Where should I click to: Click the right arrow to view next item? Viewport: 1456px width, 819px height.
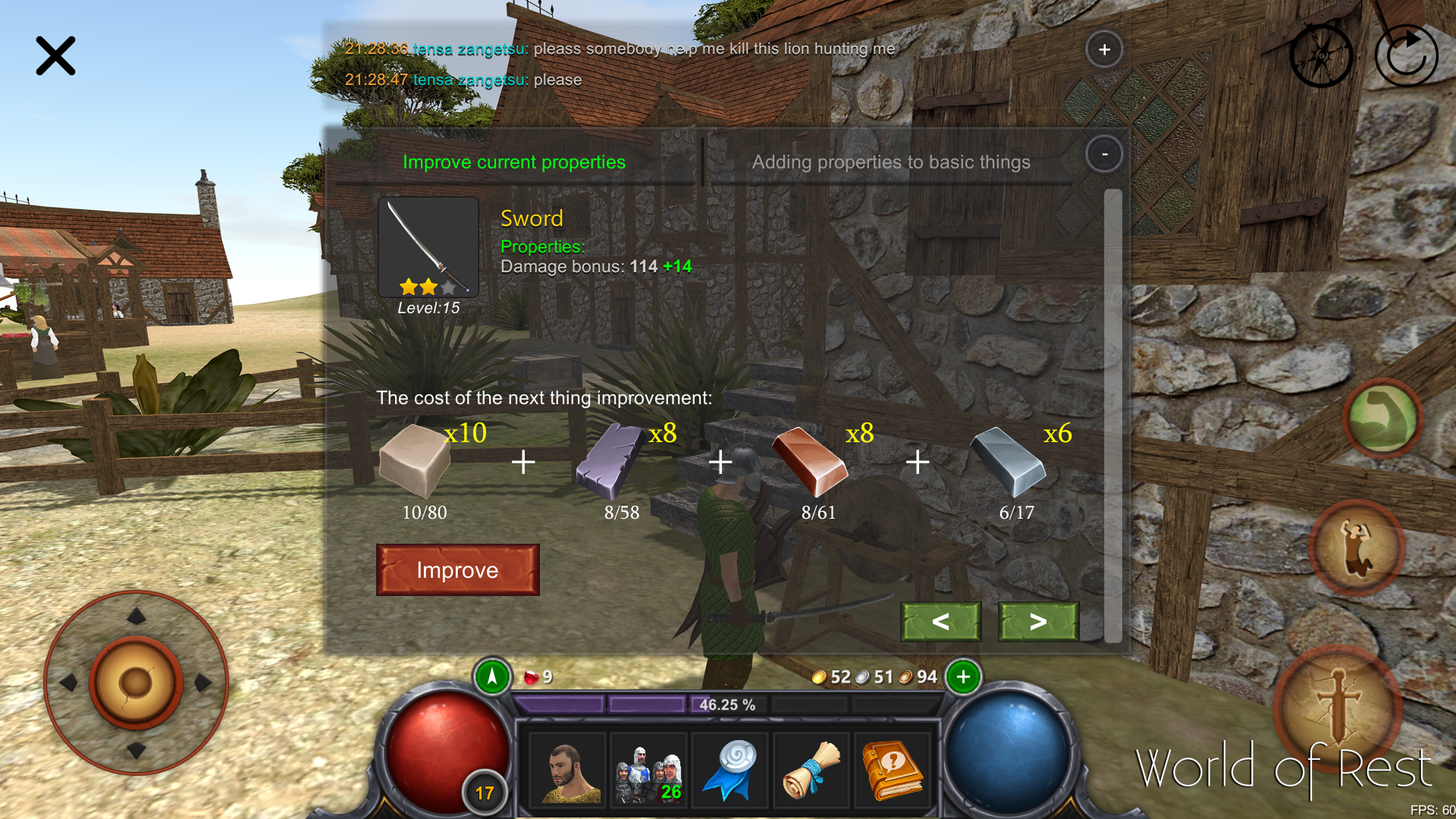pos(1037,622)
